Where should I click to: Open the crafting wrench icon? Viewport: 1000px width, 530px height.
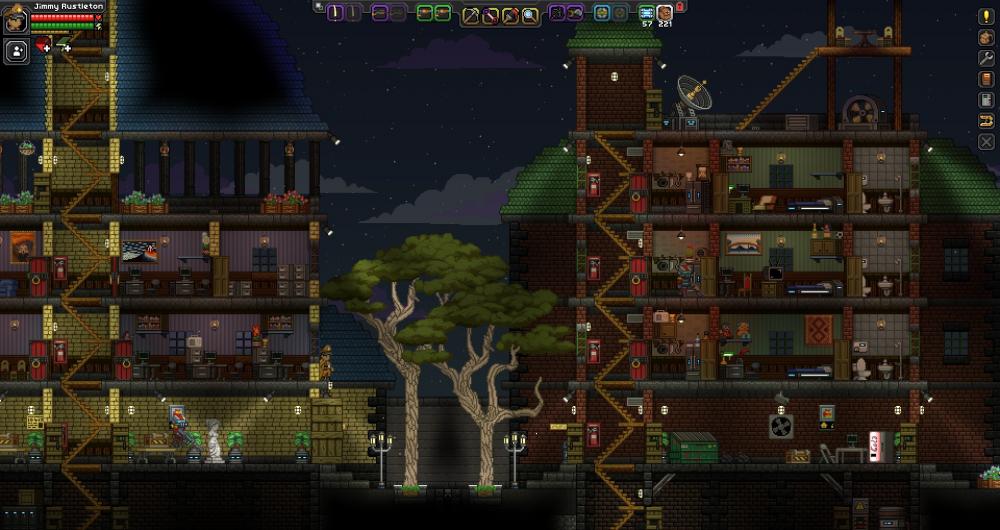point(986,58)
